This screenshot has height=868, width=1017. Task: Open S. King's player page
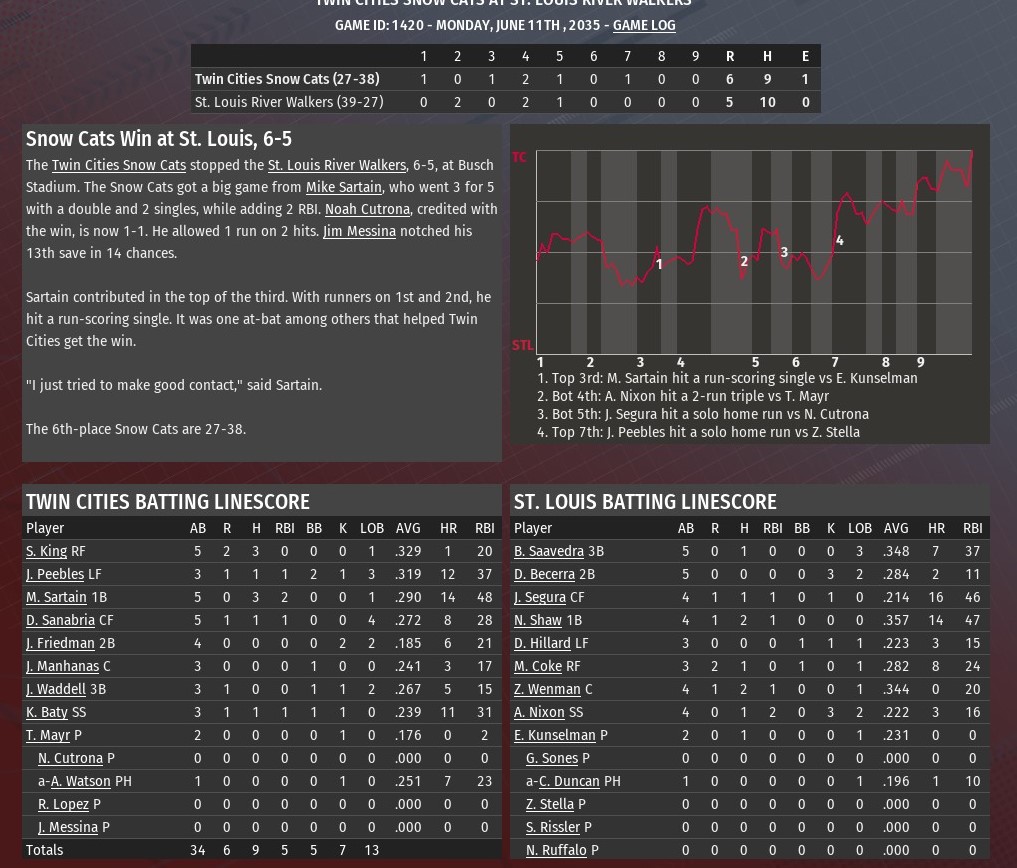(46, 551)
